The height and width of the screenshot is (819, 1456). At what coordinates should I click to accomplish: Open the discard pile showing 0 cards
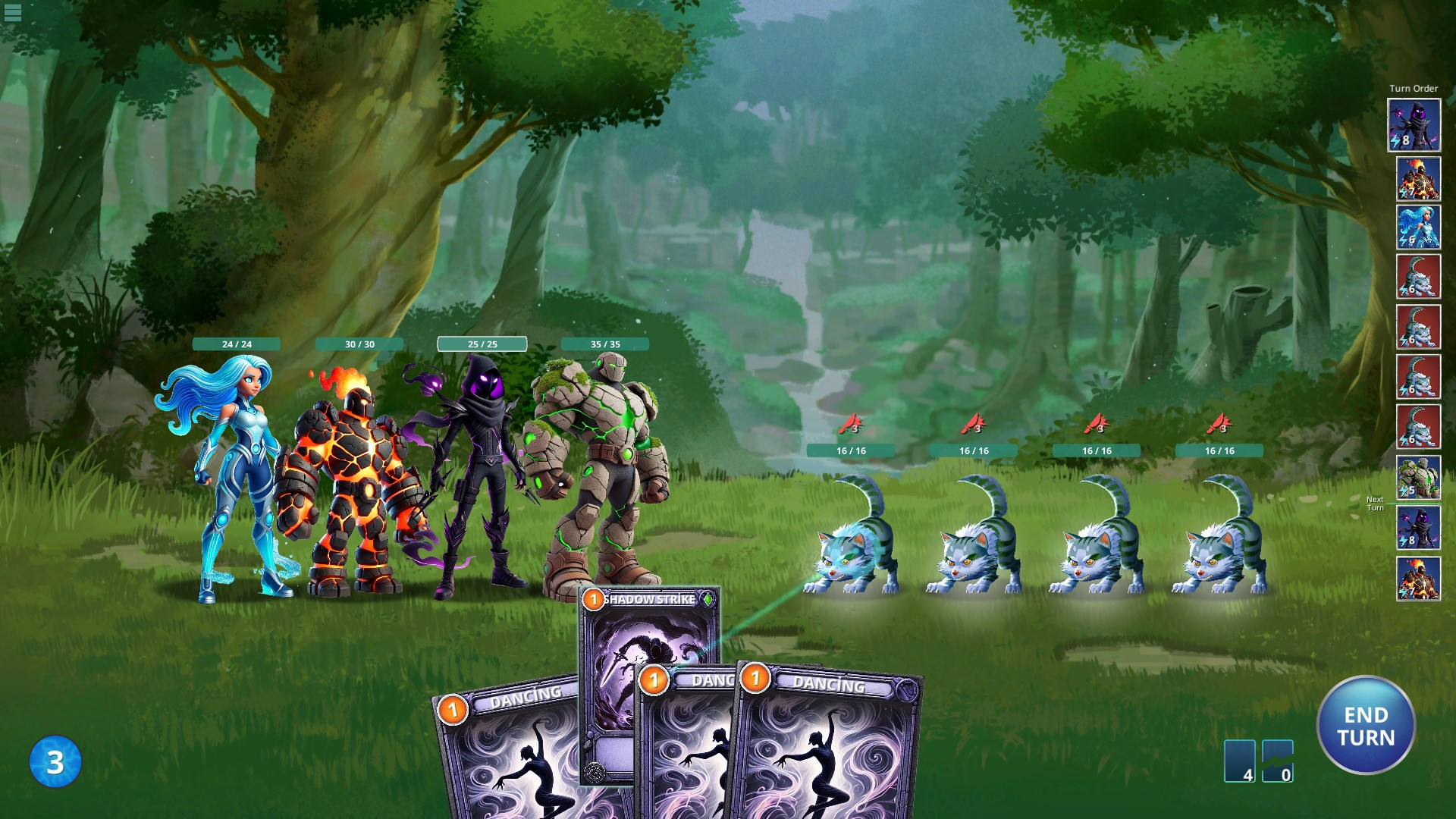(1278, 761)
